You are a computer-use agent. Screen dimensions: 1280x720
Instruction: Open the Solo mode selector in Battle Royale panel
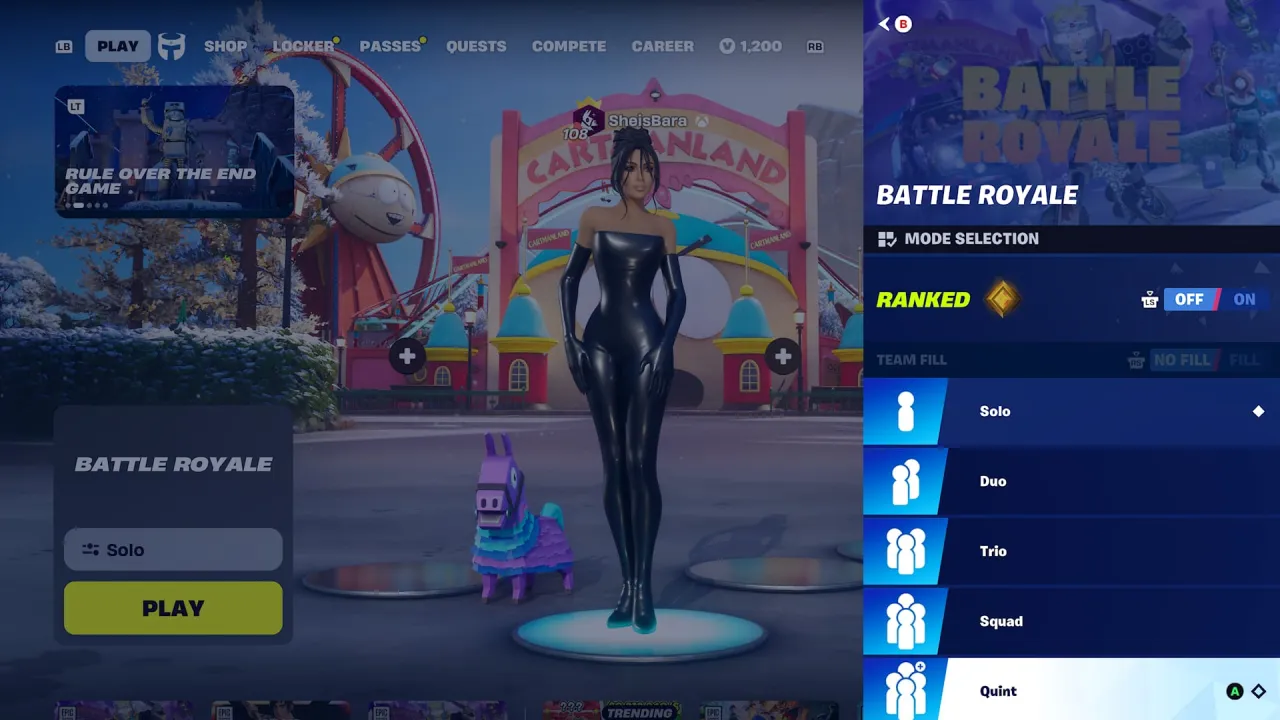click(172, 549)
